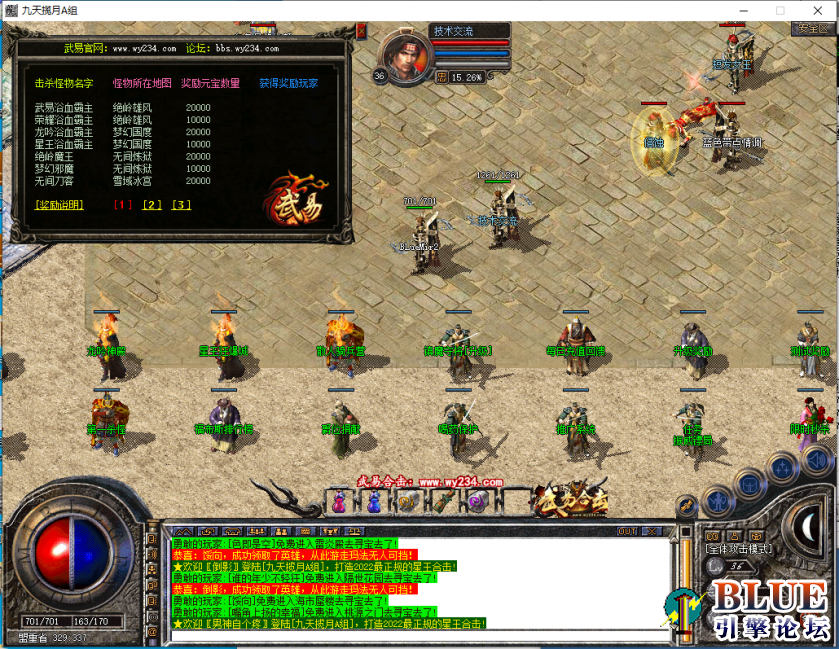Image resolution: width=839 pixels, height=649 pixels.
Task: Go to page 3 of the reward list
Action: coord(181,205)
